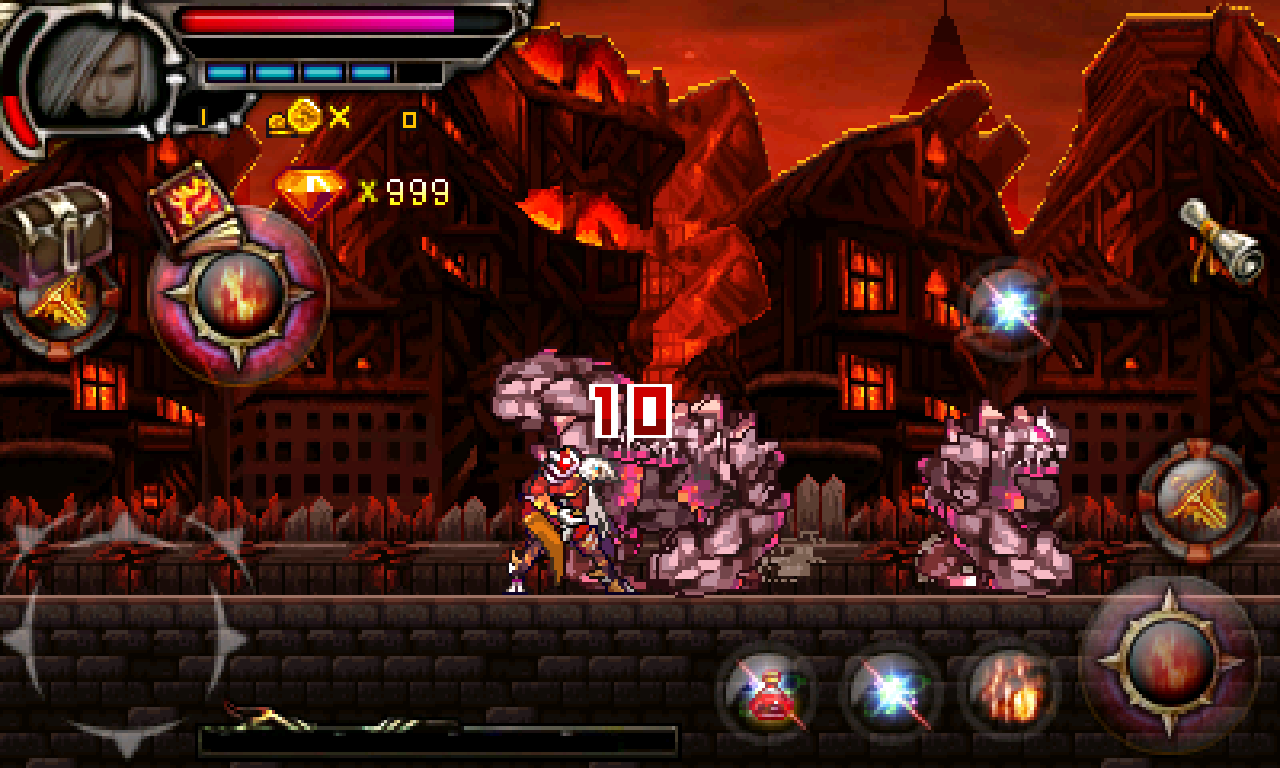The height and width of the screenshot is (768, 1280).
Task: Tap the blue energy segments below the health bar
Action: coord(300,71)
